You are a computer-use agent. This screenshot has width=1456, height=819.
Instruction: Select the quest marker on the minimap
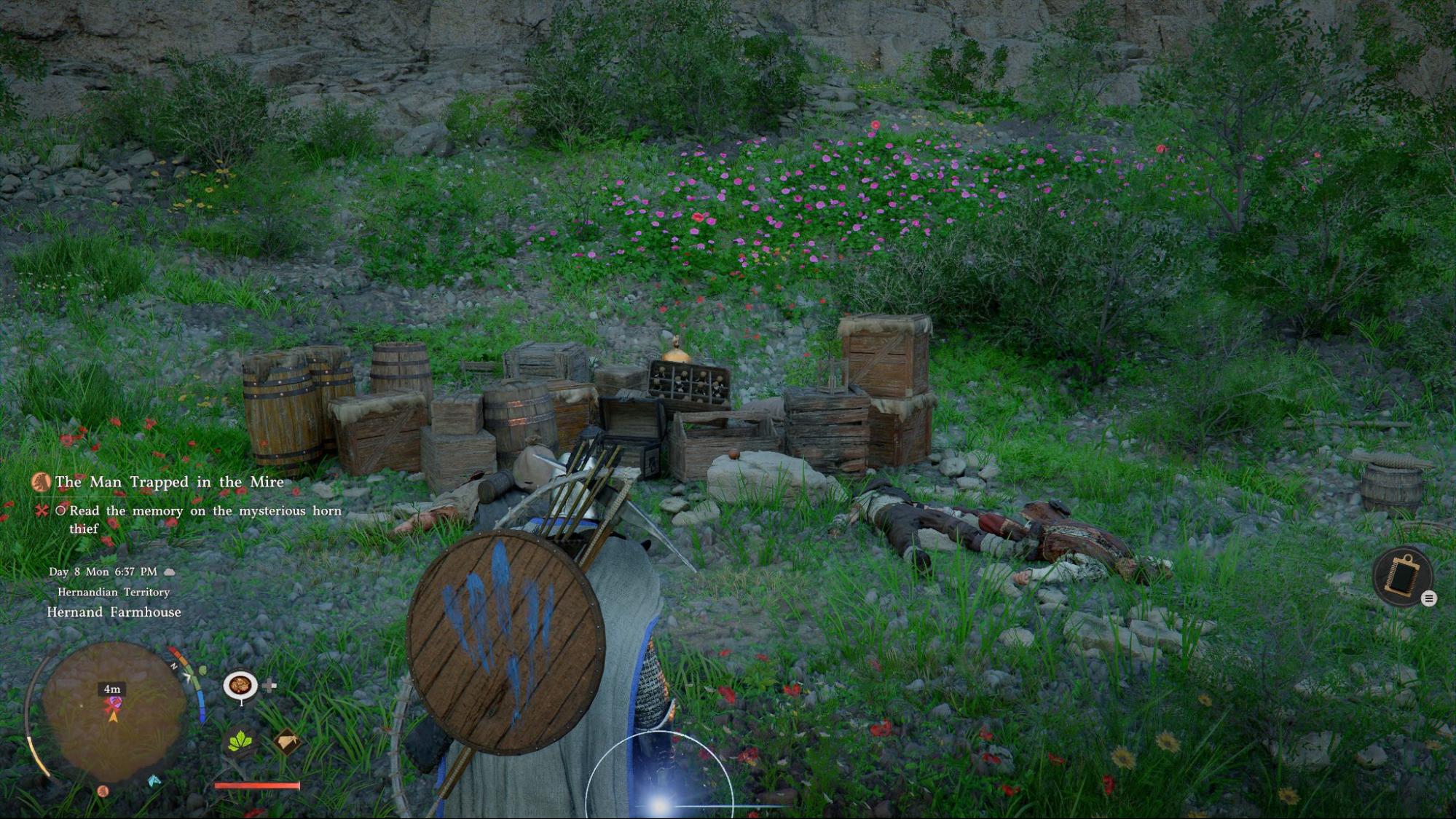click(113, 704)
